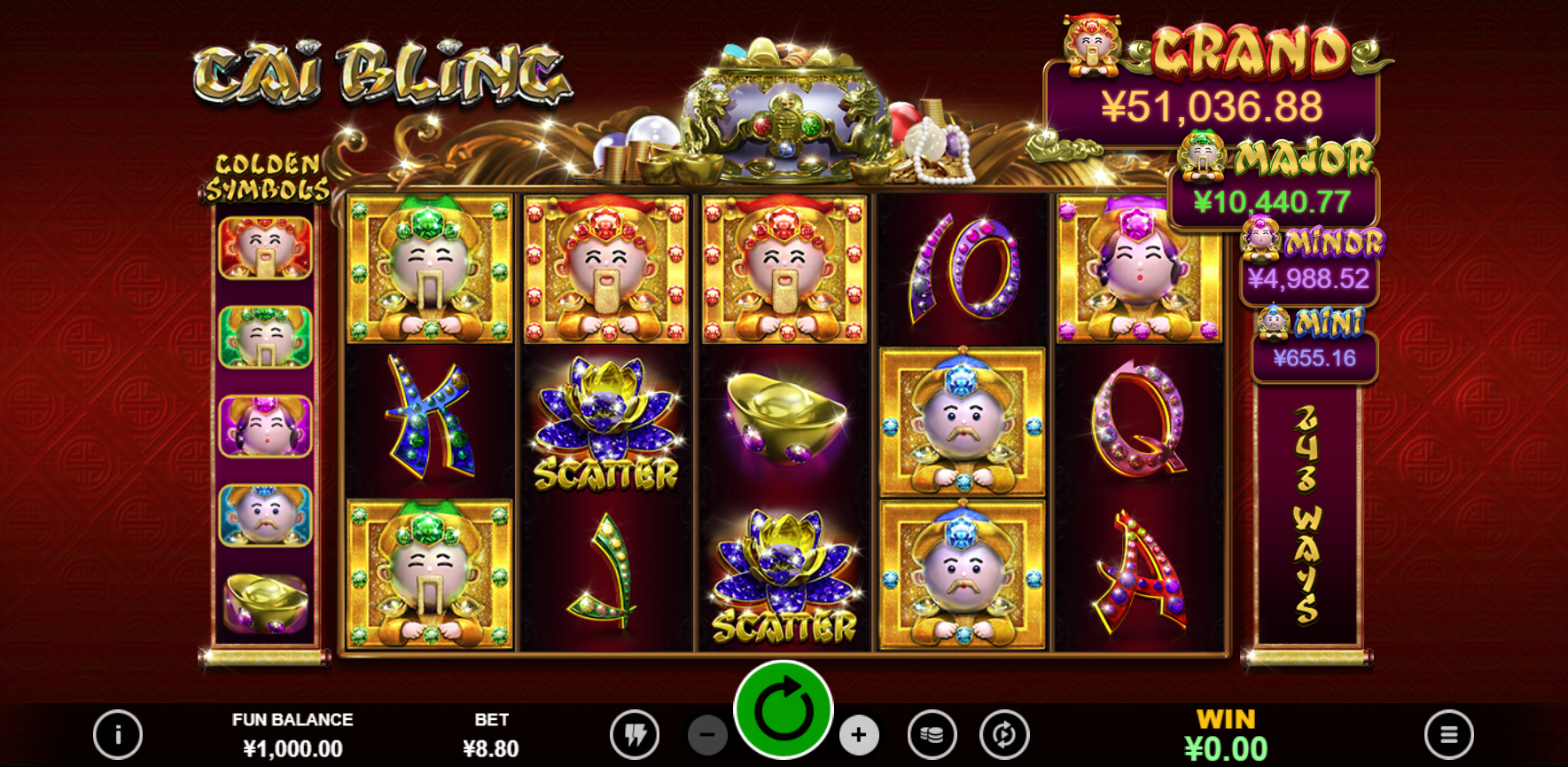Increase the bet with the plus button

pos(858,735)
